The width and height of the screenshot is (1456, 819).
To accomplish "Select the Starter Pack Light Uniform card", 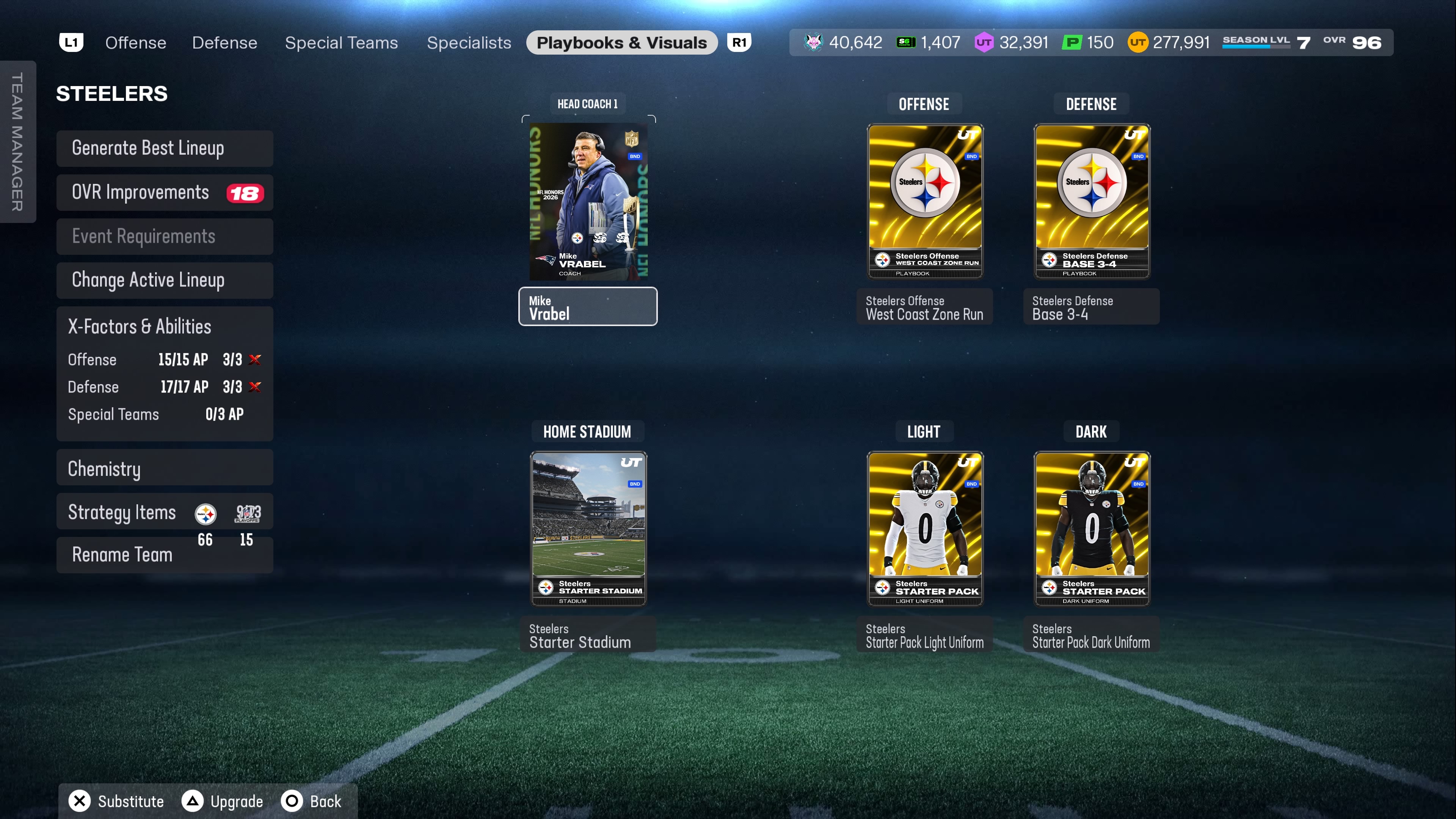I will point(925,529).
